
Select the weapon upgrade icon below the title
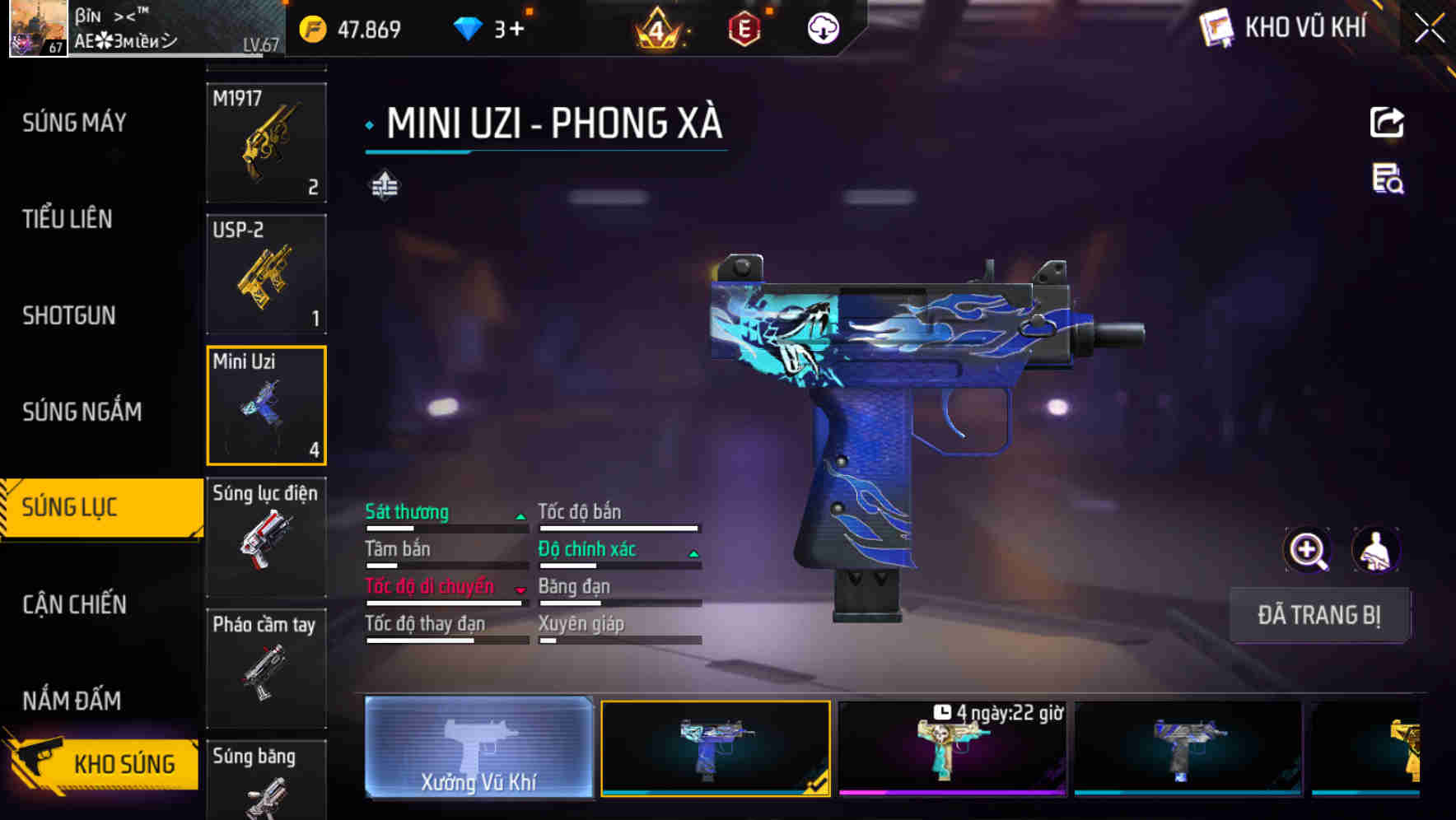385,185
